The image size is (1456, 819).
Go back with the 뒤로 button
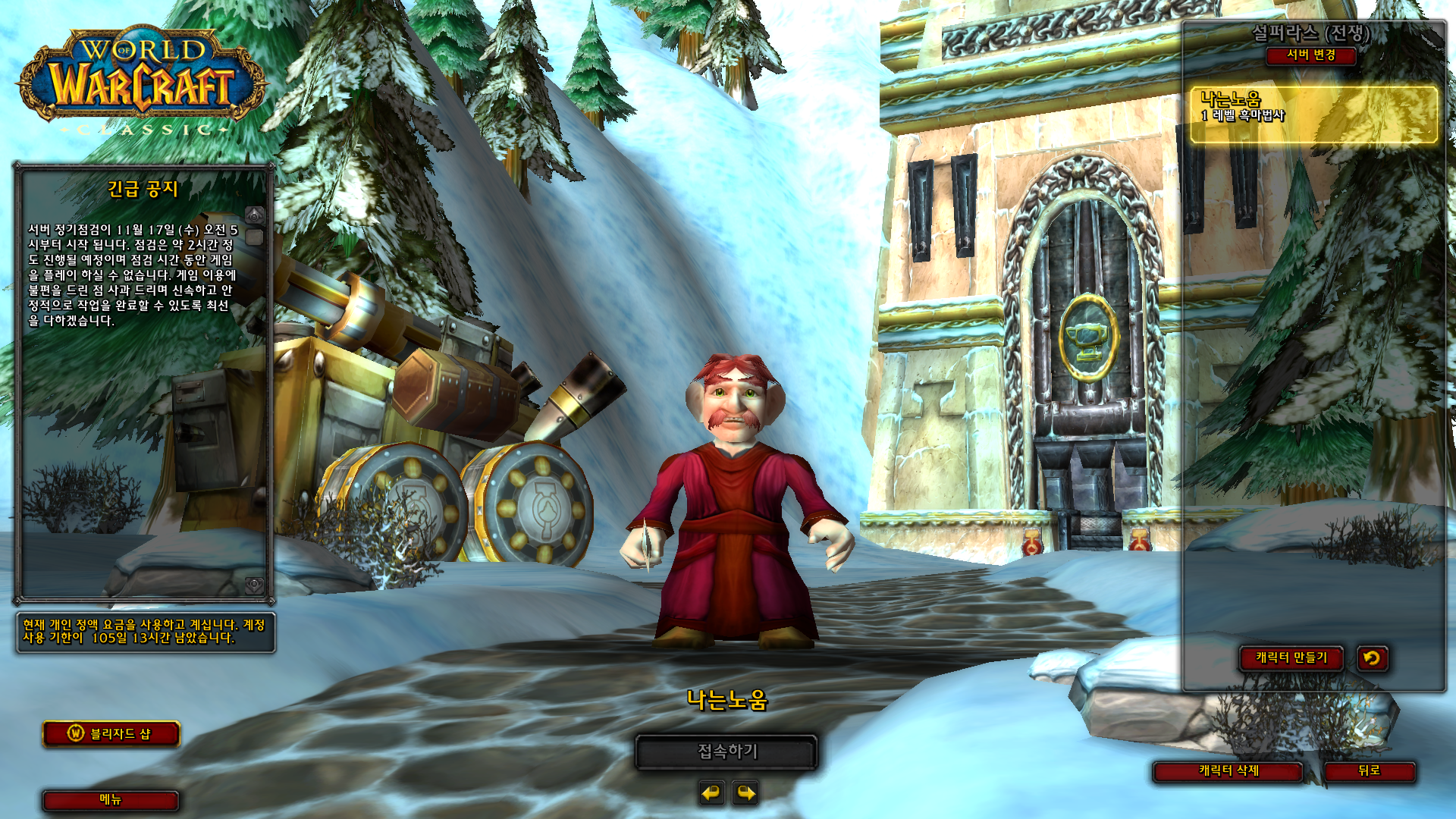pyautogui.click(x=1369, y=771)
